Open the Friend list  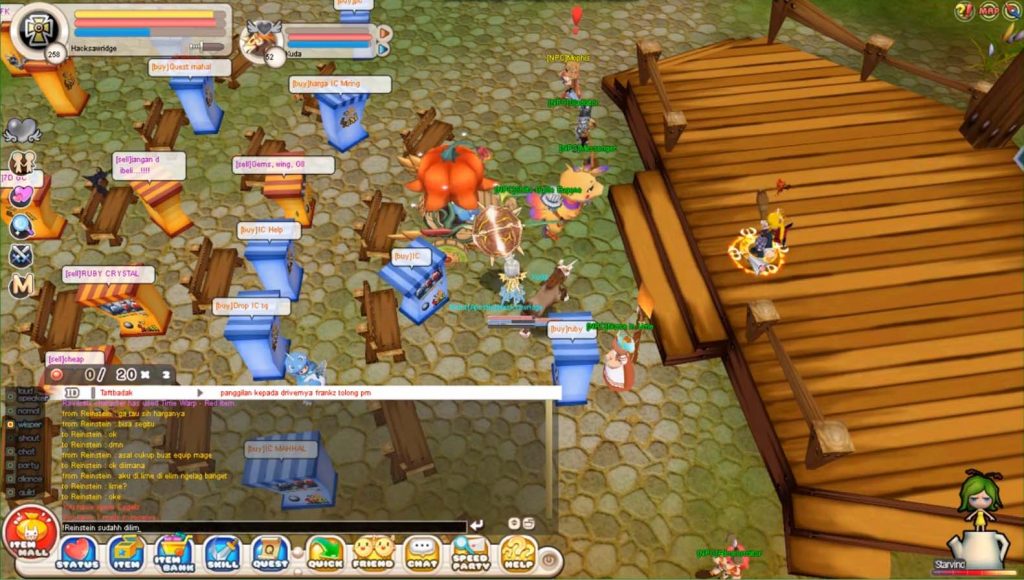[373, 554]
